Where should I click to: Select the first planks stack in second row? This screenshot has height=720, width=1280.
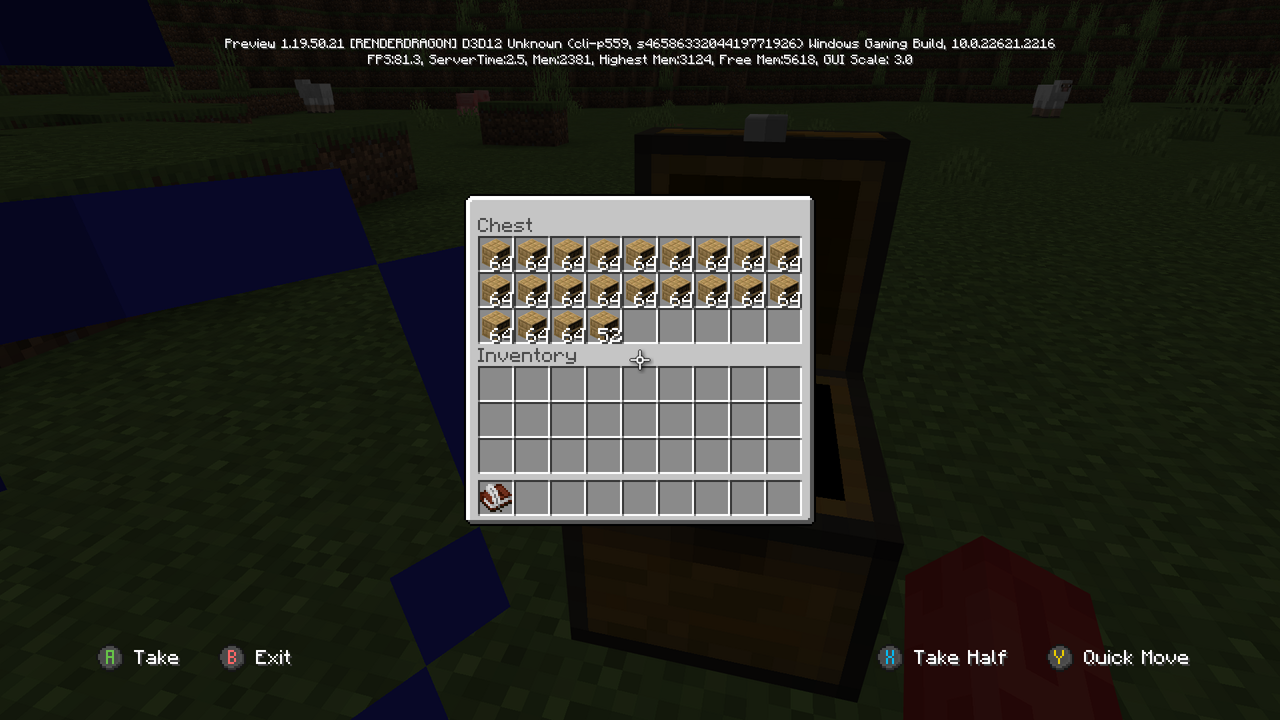(x=495, y=291)
